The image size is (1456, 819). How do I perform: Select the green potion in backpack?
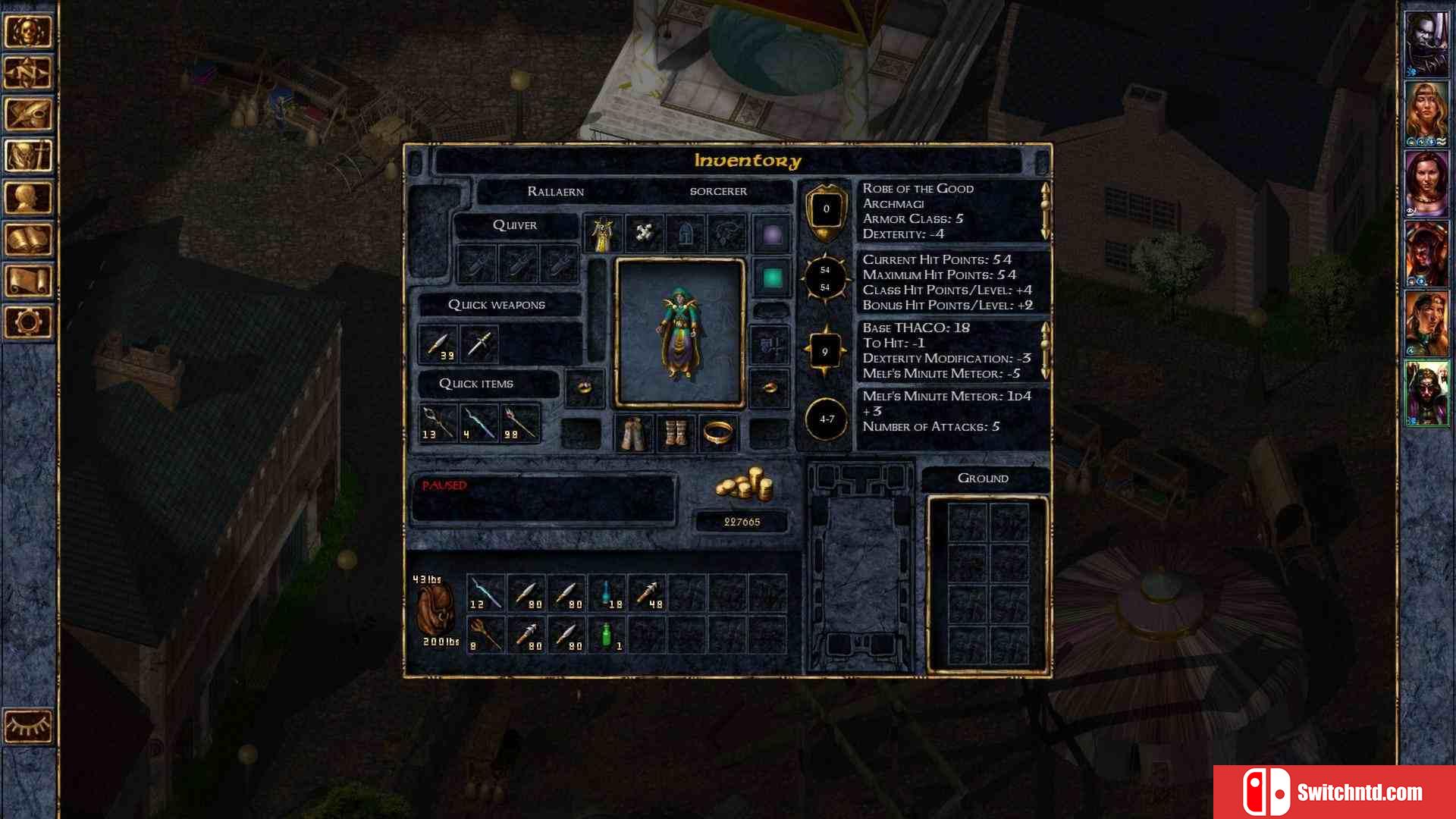tap(607, 635)
